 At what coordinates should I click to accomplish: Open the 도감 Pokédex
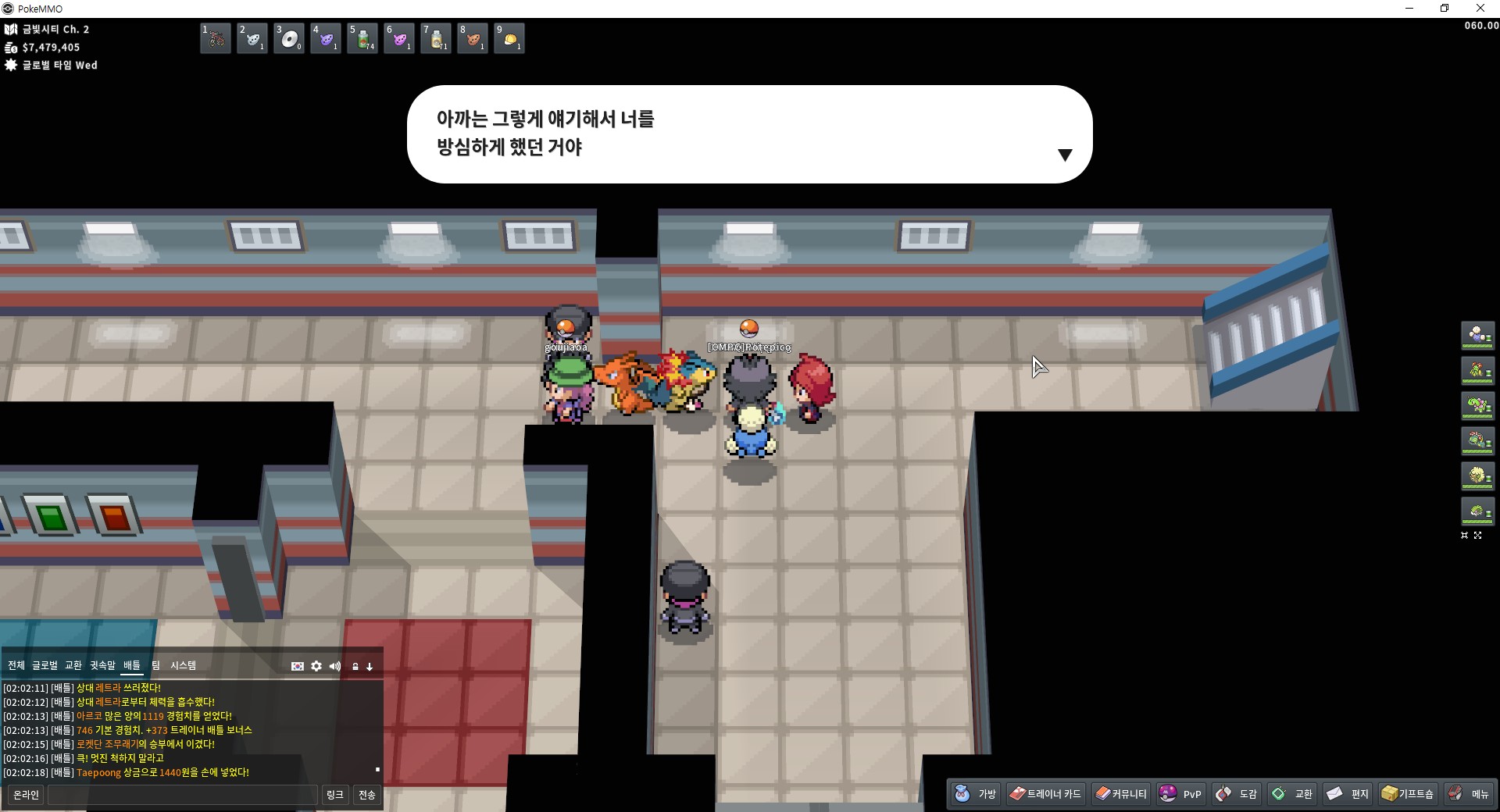(x=1237, y=794)
